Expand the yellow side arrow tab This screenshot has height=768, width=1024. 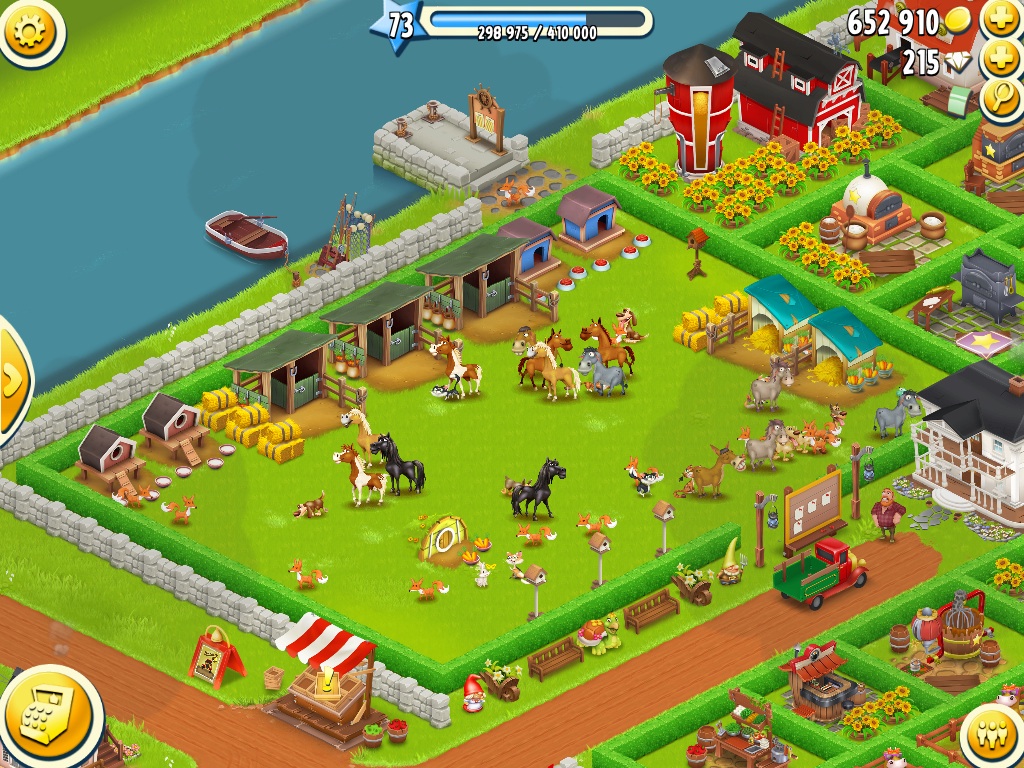(12, 378)
